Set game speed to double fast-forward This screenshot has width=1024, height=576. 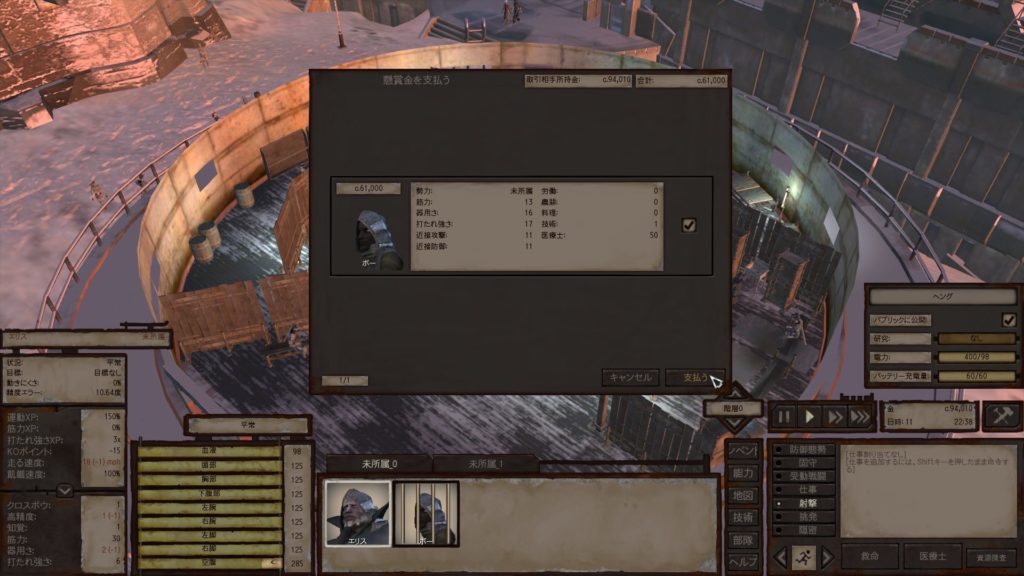(x=834, y=417)
